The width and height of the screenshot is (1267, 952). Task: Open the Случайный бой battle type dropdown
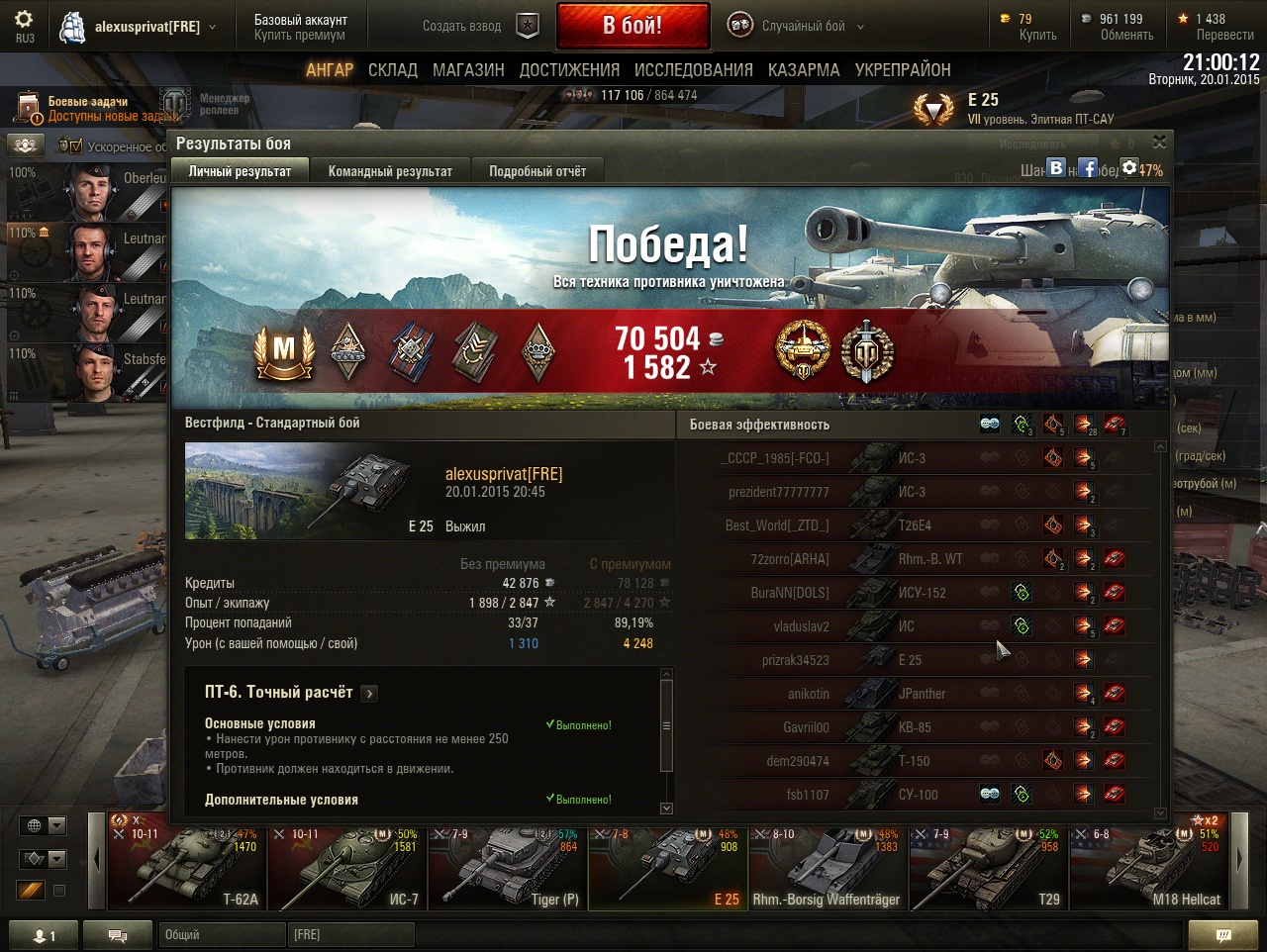(797, 27)
